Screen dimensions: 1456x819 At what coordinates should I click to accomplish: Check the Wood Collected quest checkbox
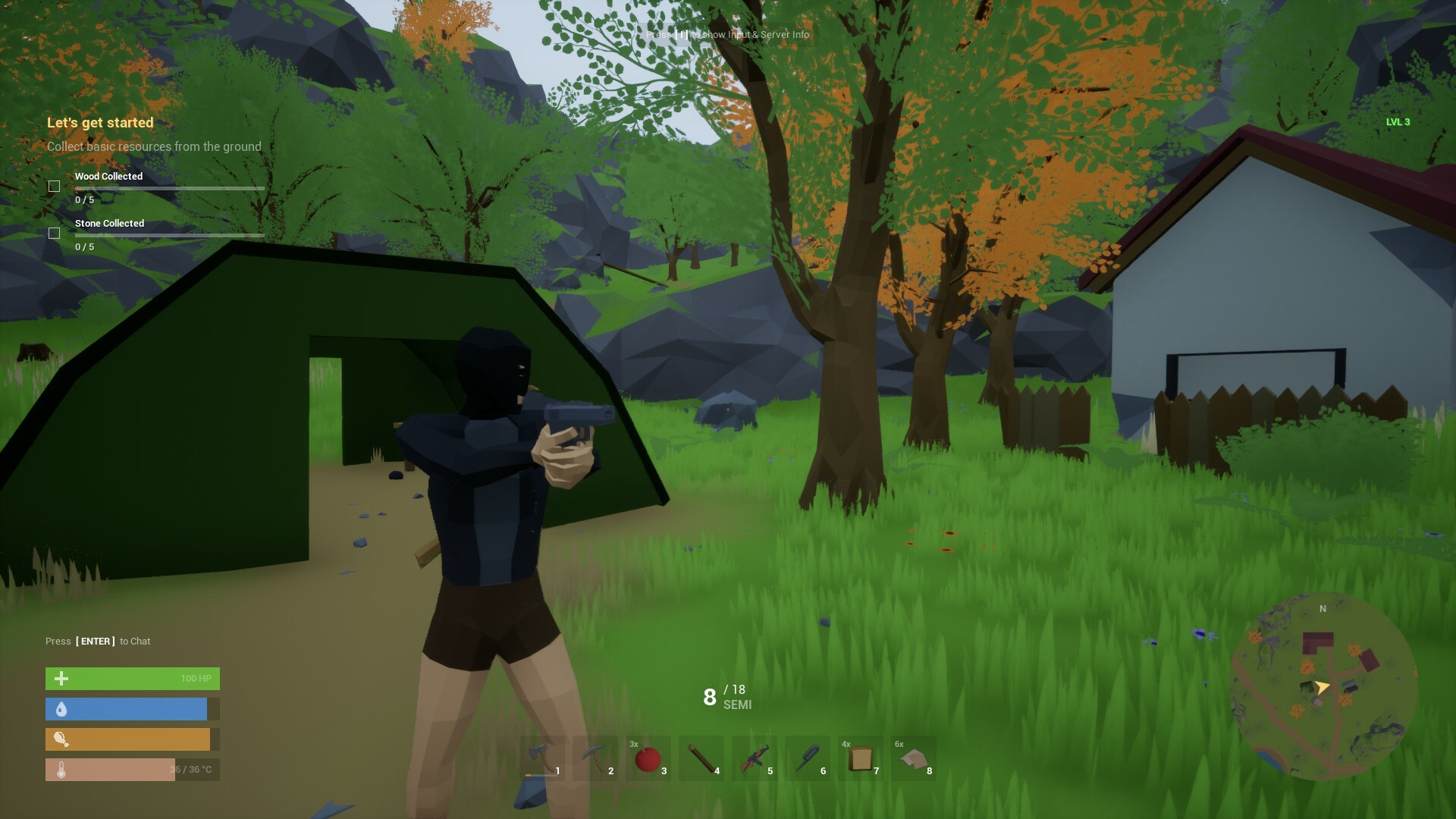point(55,185)
